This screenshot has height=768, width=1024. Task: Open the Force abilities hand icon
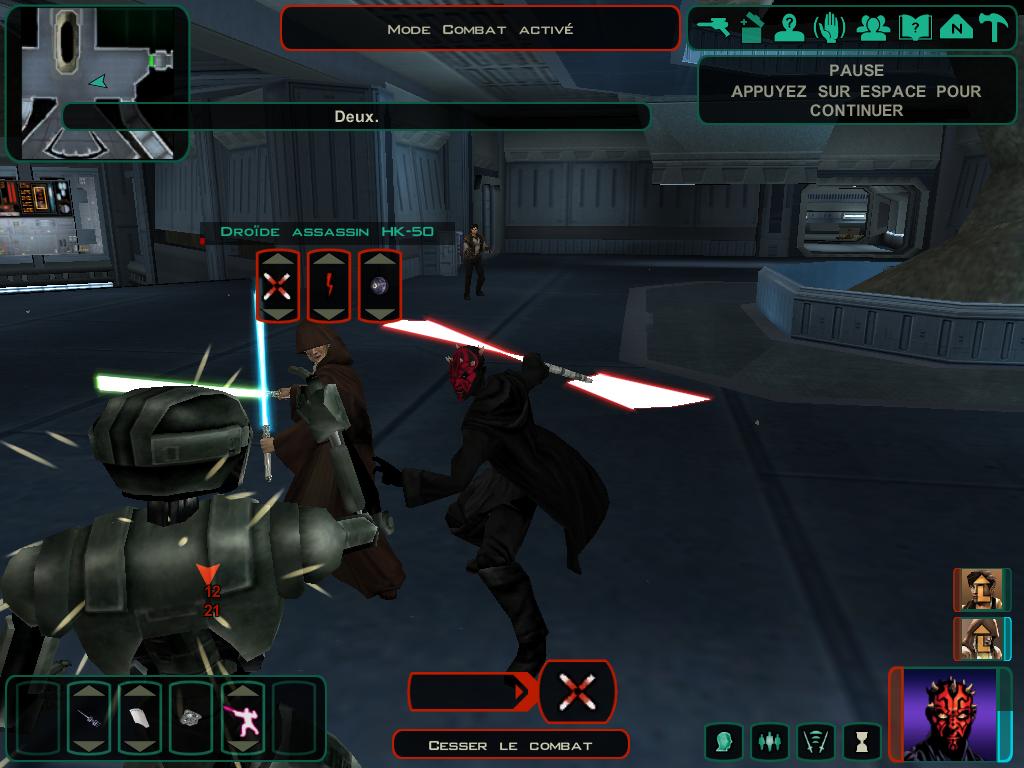830,27
